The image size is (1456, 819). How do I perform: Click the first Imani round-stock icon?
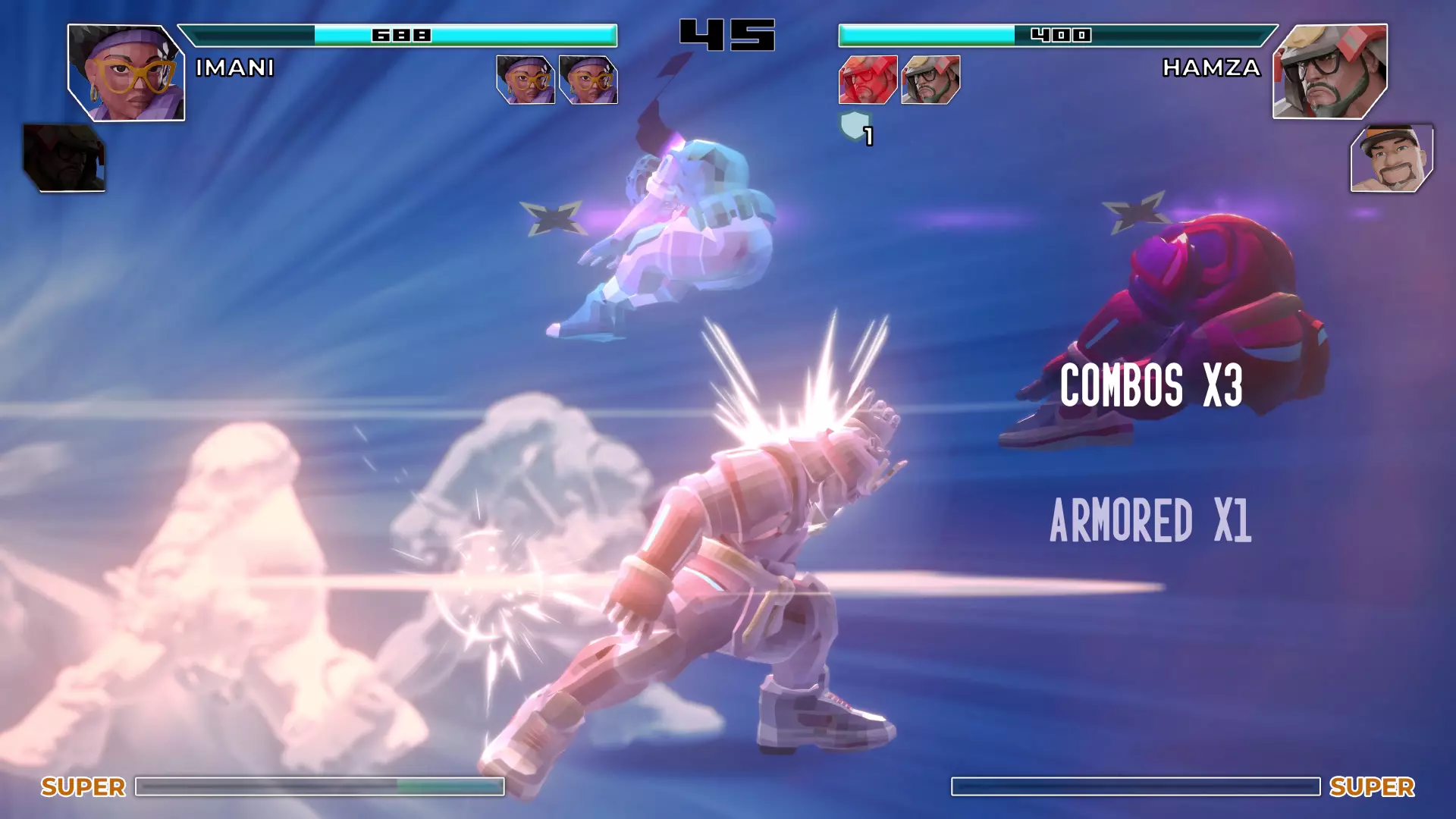526,80
